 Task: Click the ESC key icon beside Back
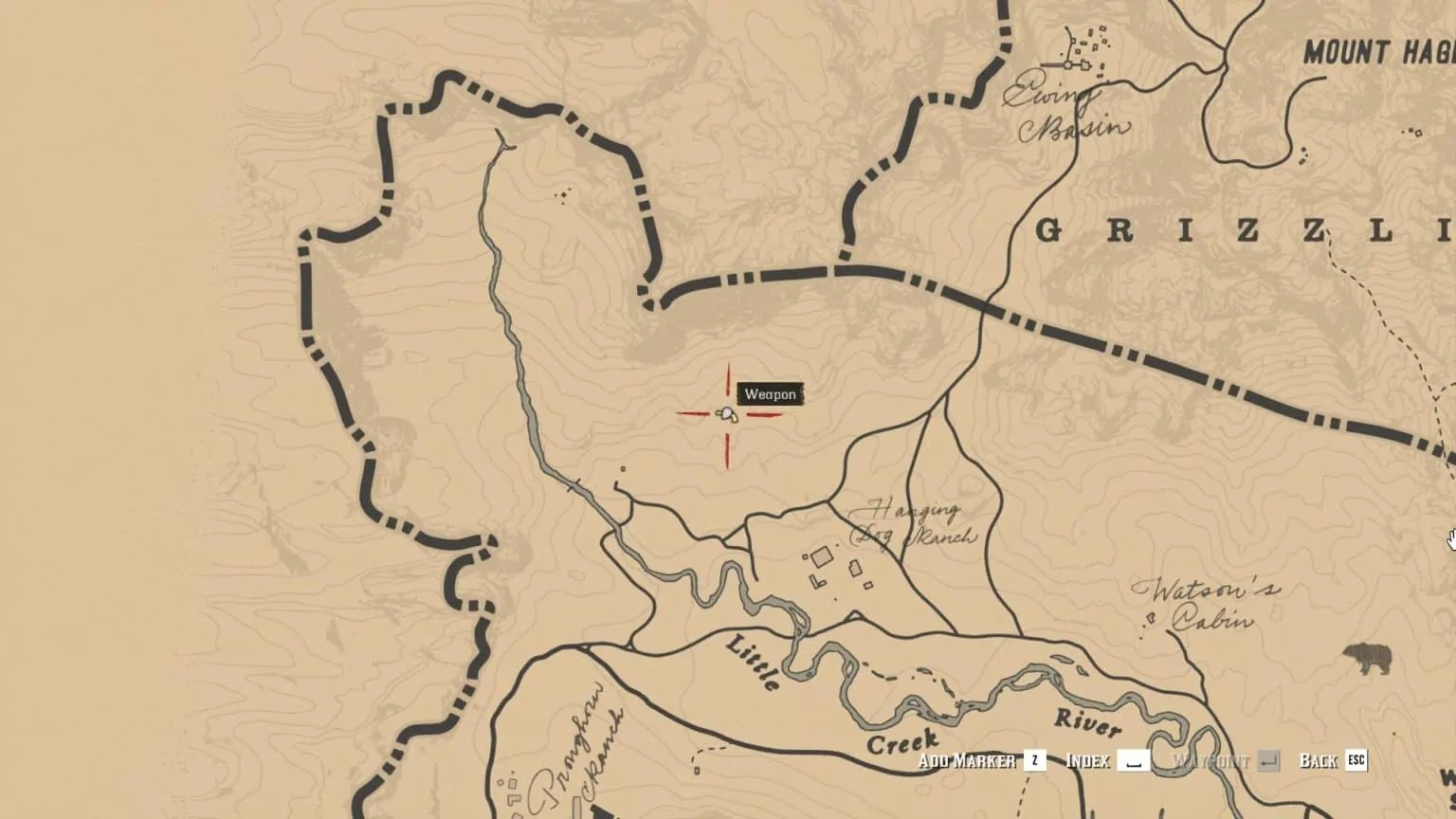point(1354,759)
